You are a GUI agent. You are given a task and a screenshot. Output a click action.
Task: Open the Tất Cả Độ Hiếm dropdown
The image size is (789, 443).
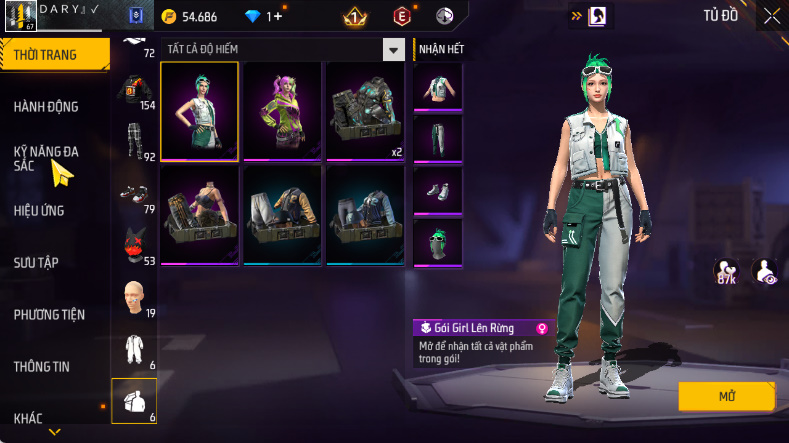(x=393, y=50)
